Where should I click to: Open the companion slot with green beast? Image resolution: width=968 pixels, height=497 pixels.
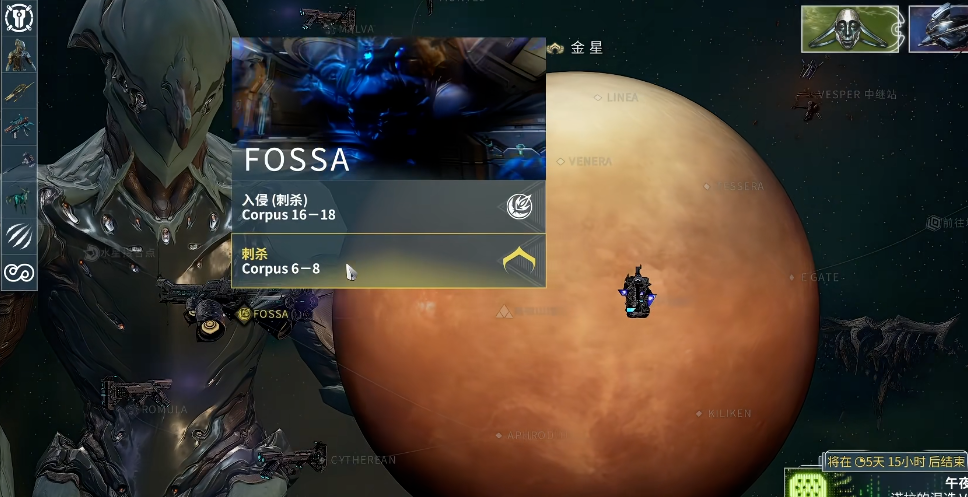click(x=19, y=199)
